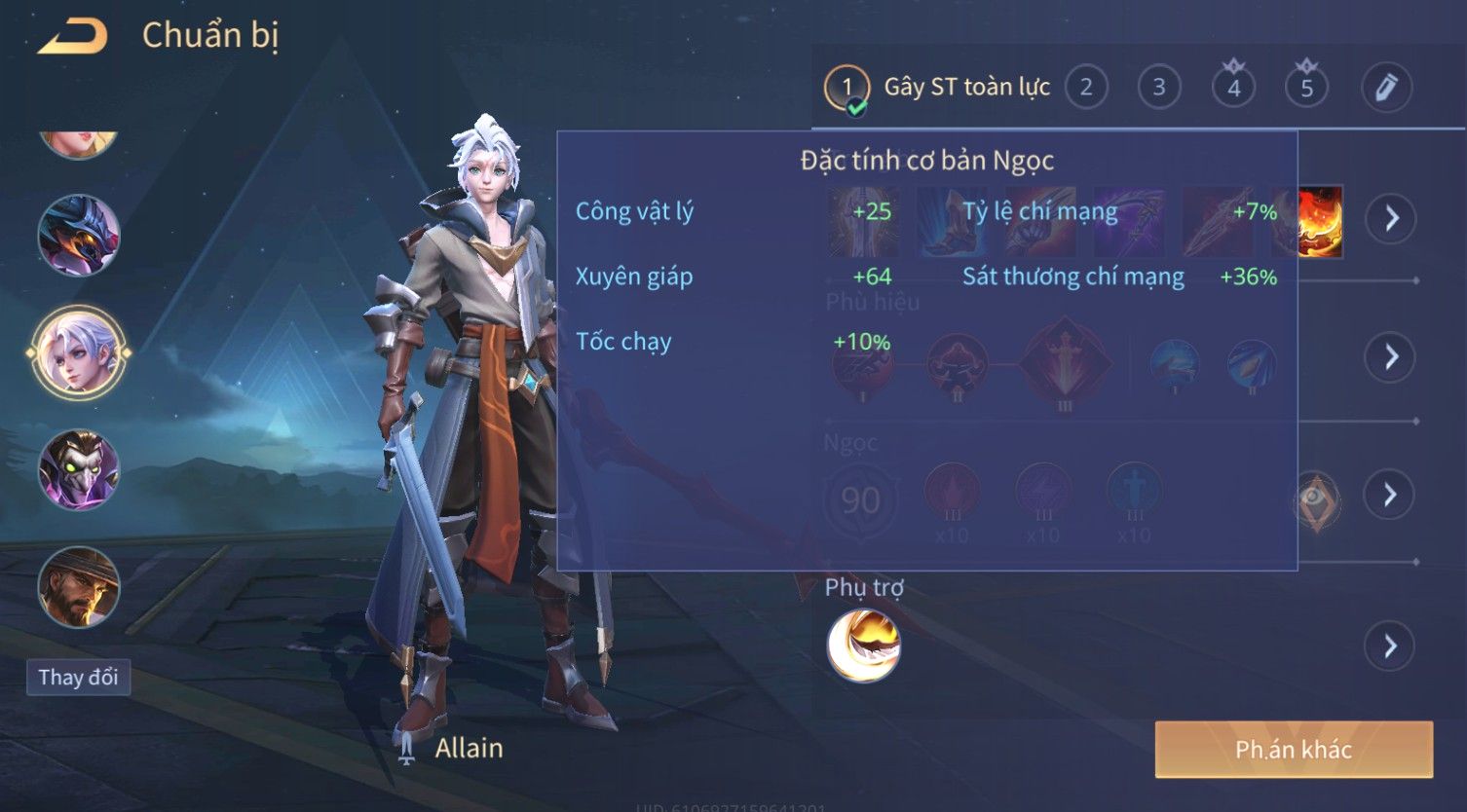Choose the green-eyed masked hero portrait
Viewport: 1467px width, 812px height.
click(x=78, y=470)
